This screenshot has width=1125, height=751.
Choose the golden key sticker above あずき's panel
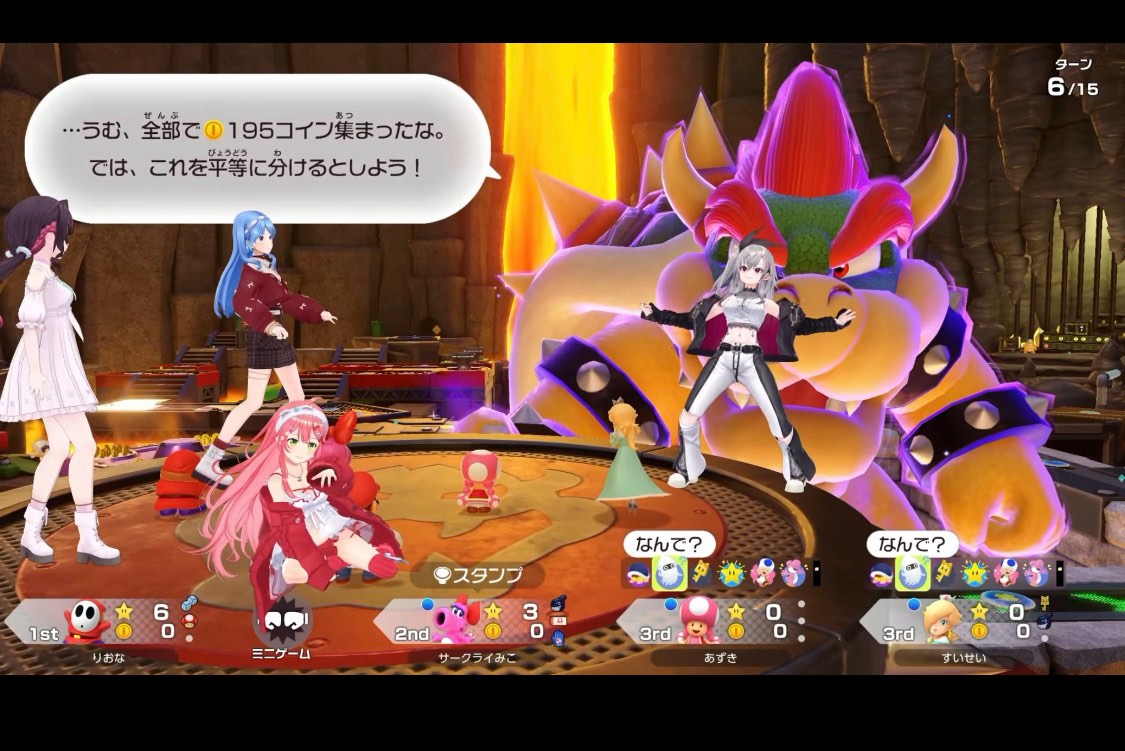pyautogui.click(x=701, y=573)
